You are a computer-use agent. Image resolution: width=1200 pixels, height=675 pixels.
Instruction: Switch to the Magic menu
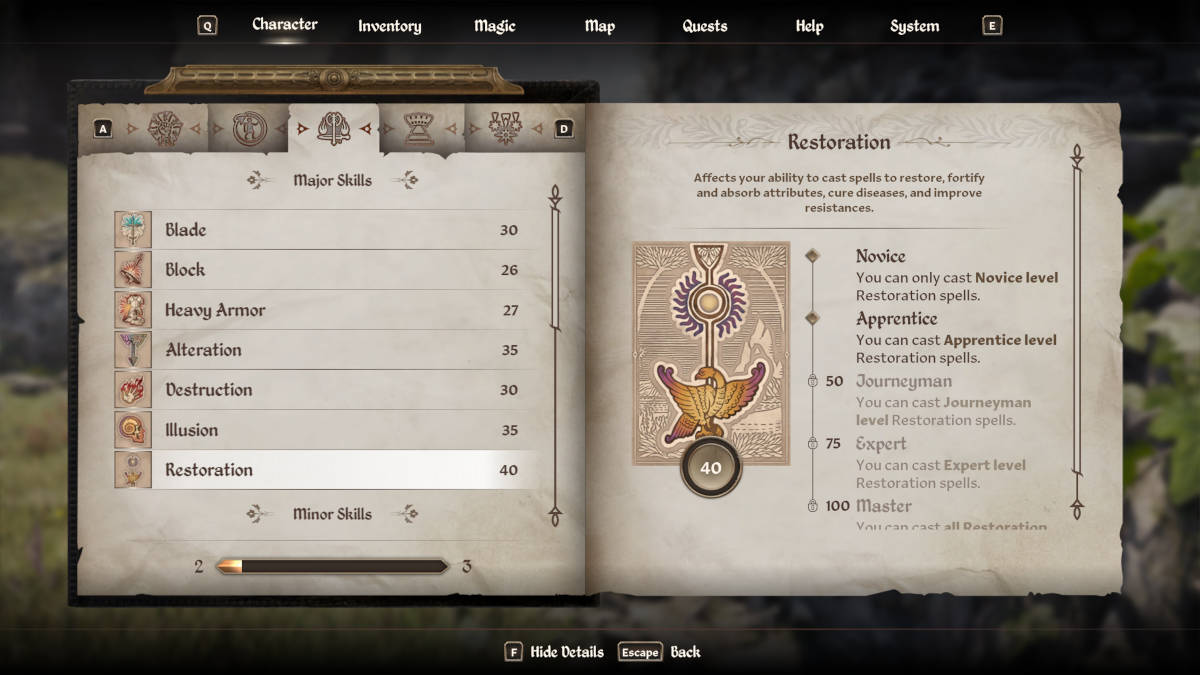point(495,26)
